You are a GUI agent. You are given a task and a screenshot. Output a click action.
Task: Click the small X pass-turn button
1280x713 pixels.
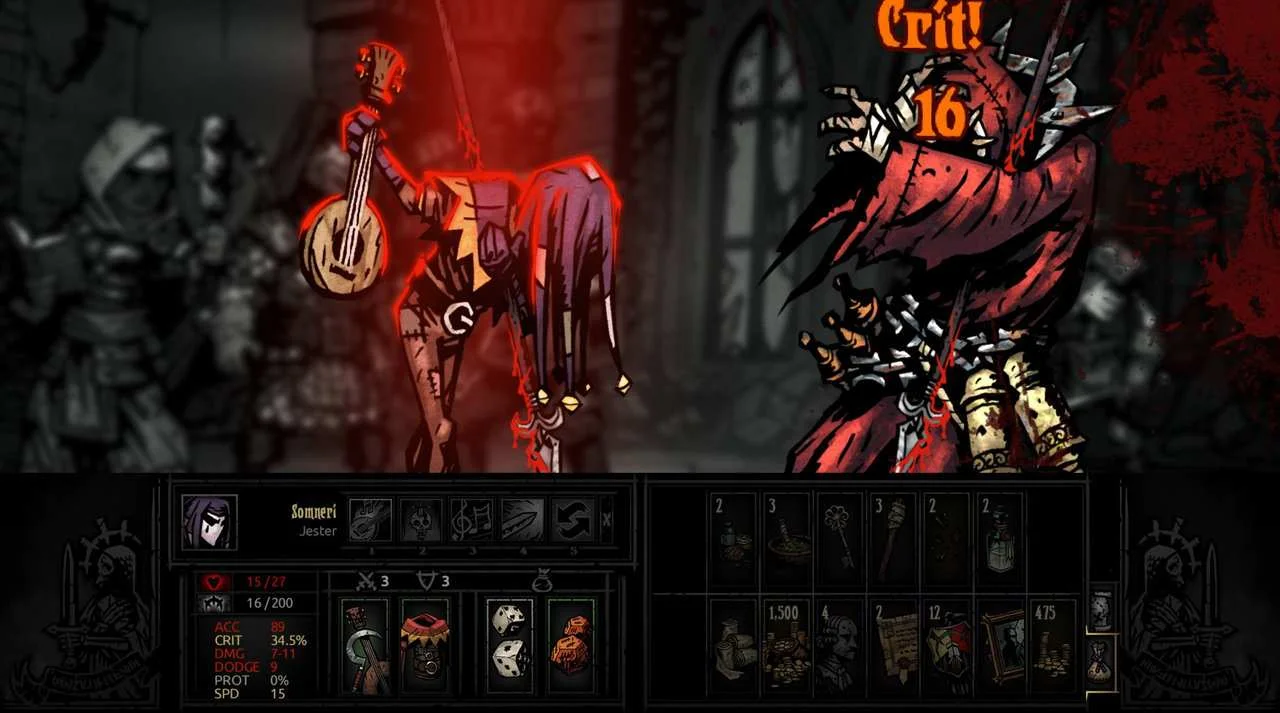[607, 520]
